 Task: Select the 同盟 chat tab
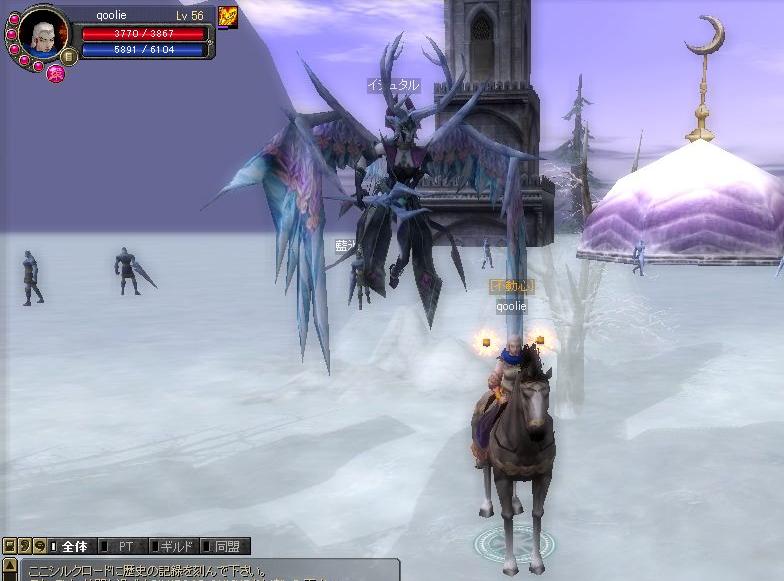[x=225, y=547]
